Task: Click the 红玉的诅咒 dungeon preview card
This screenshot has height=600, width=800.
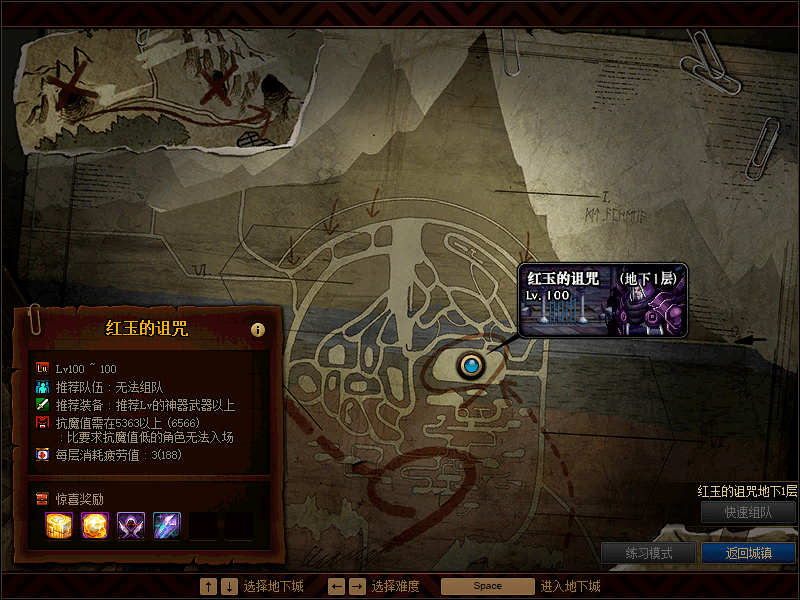Action: 603,300
